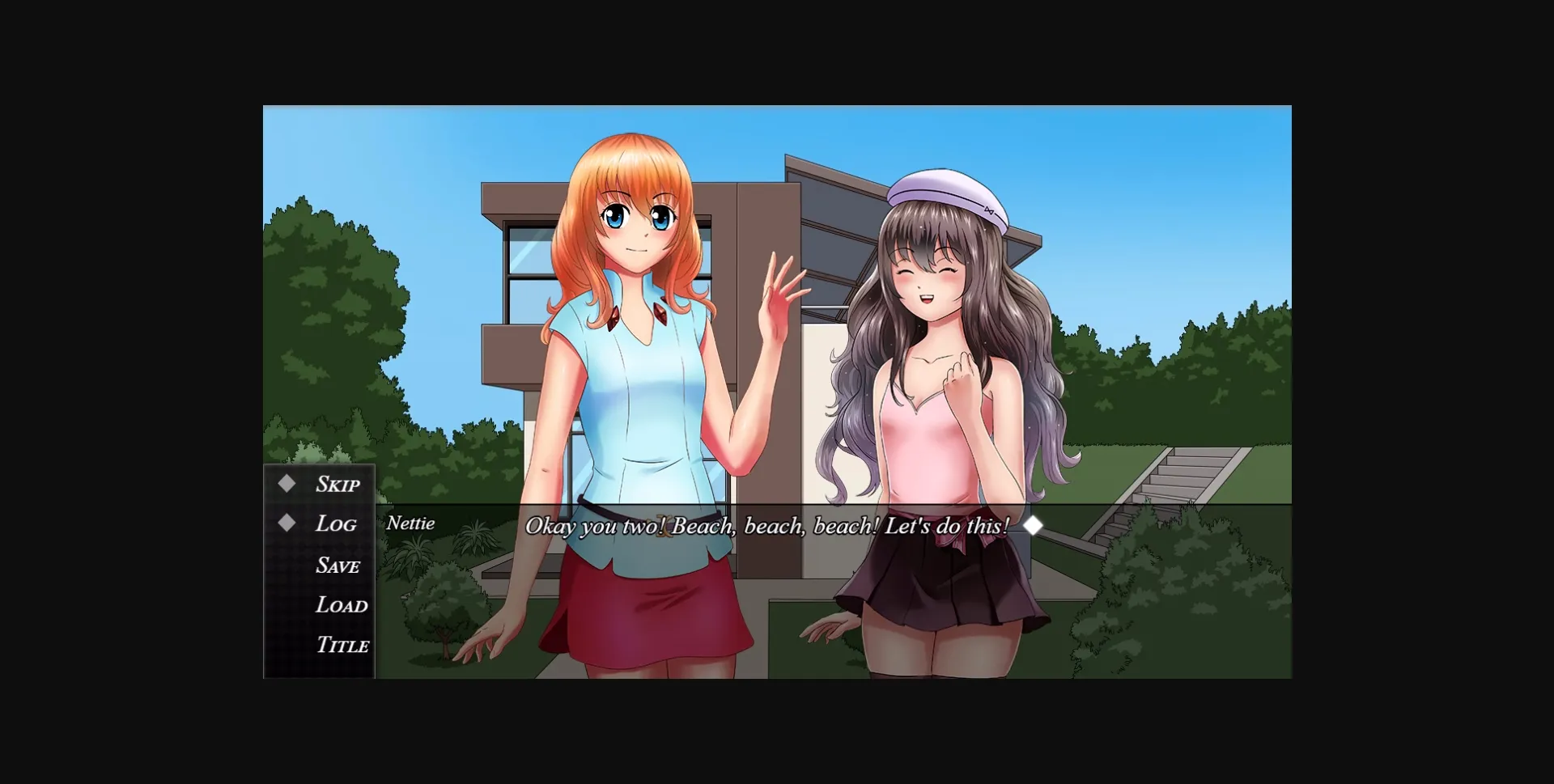Click Save to store your progress
The height and width of the screenshot is (784, 1554).
(337, 565)
